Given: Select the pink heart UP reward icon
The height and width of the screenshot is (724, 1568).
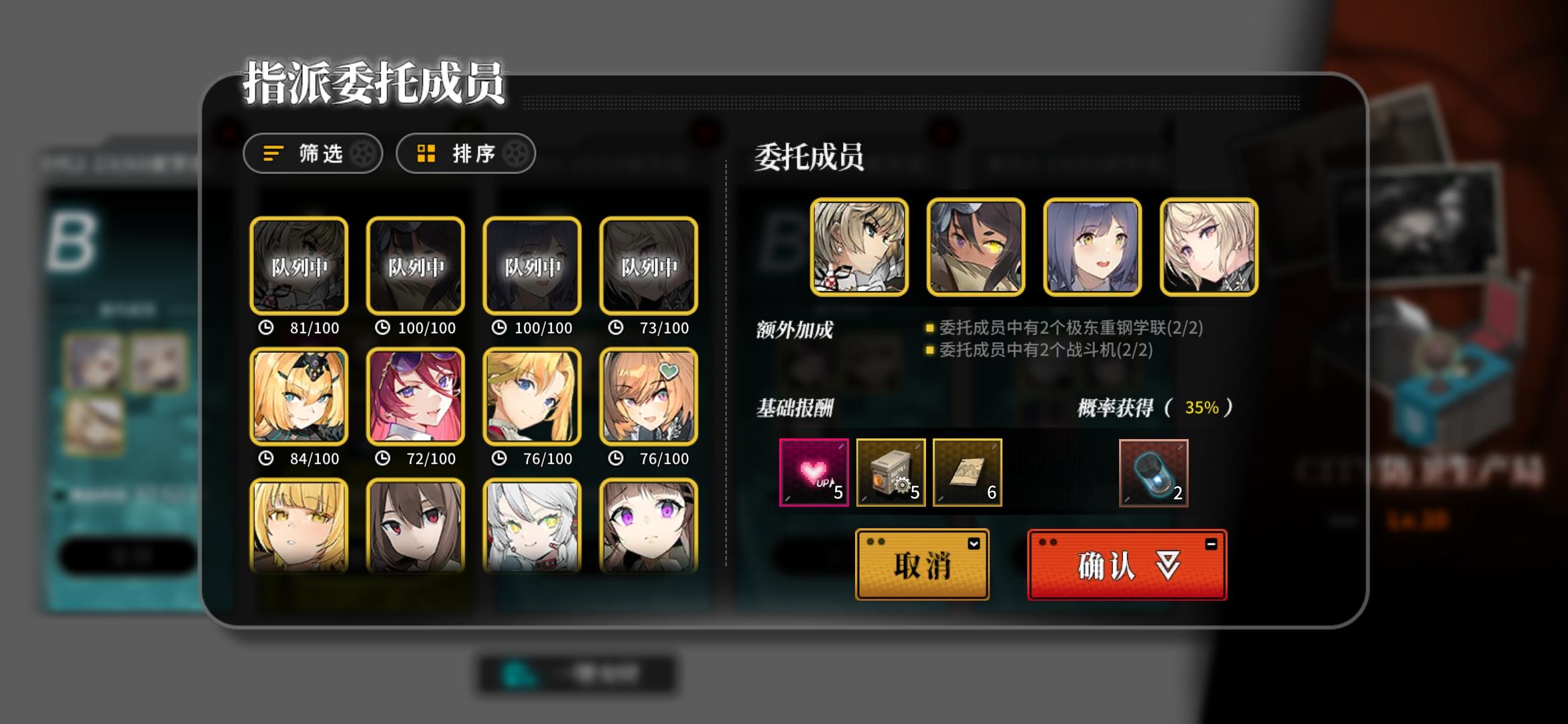Looking at the screenshot, I should click(x=813, y=473).
